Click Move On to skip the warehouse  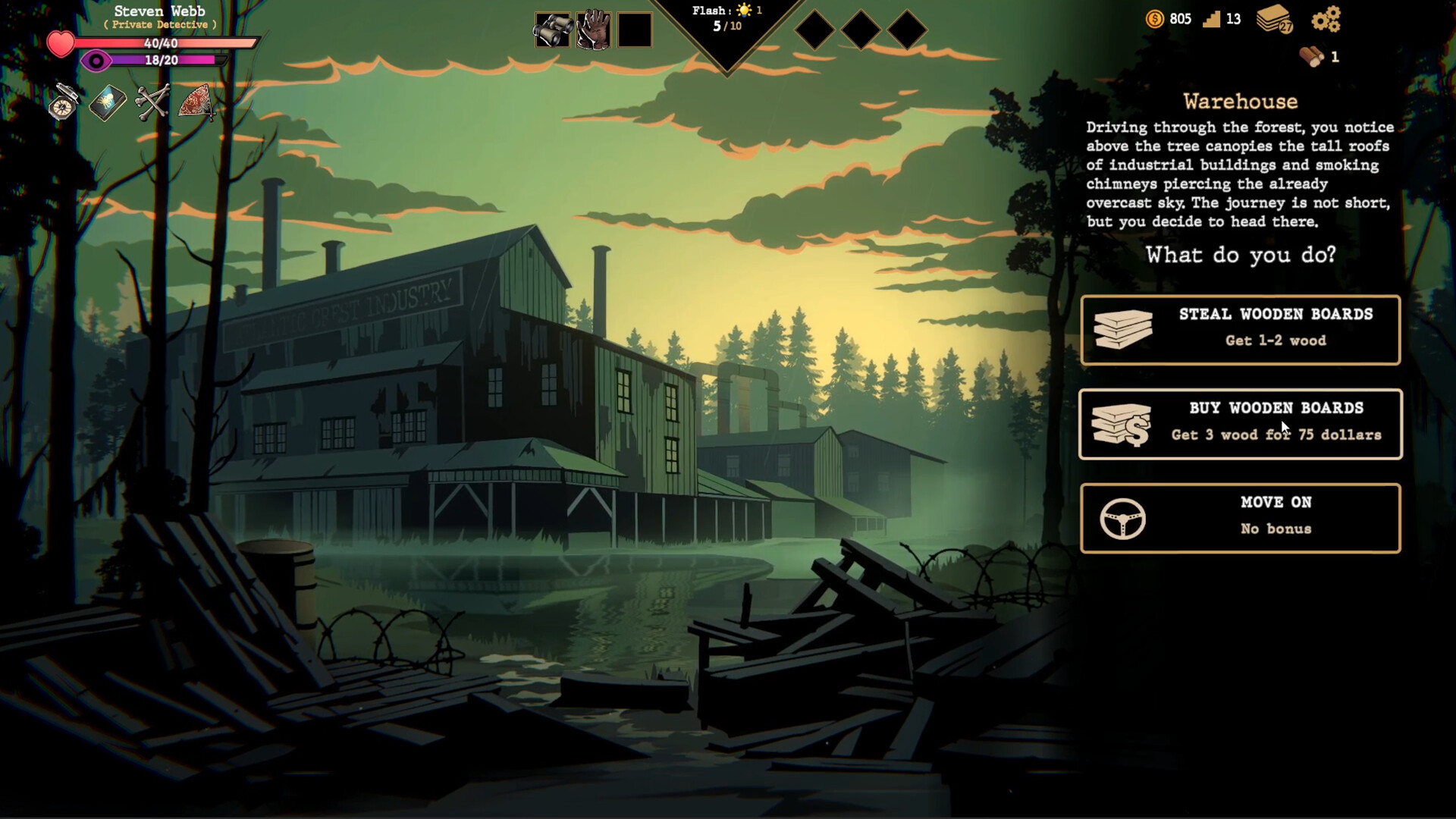click(1241, 517)
